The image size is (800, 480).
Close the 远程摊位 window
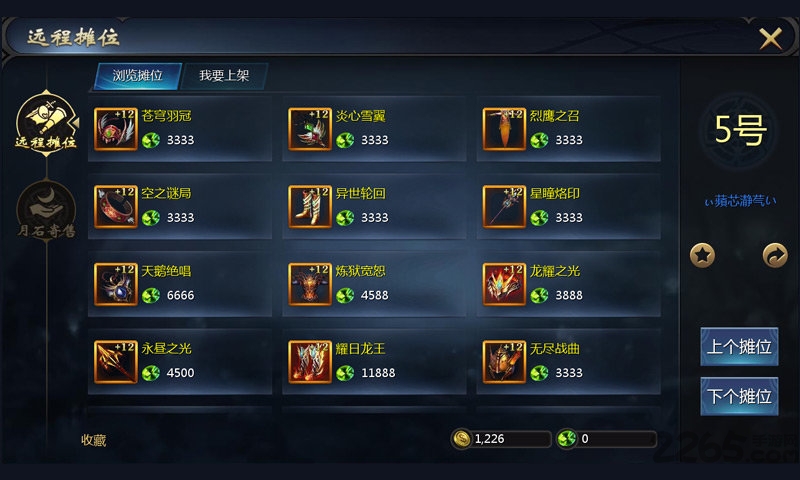(770, 38)
